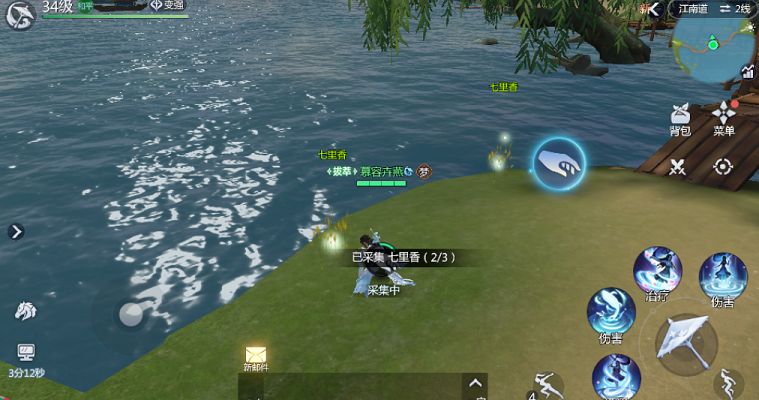The height and width of the screenshot is (400, 759).
Task: Expand the left side panel arrow
Action: (16, 232)
